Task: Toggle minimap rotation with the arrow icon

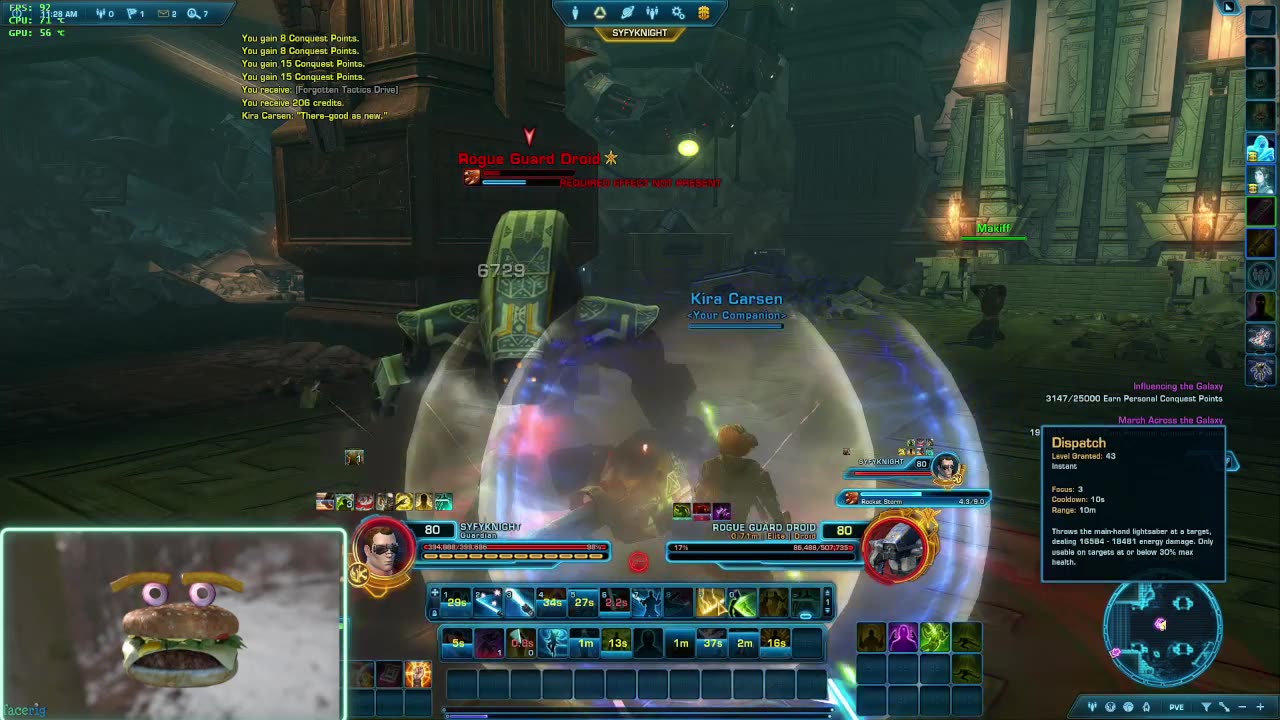Action: coord(1224,706)
